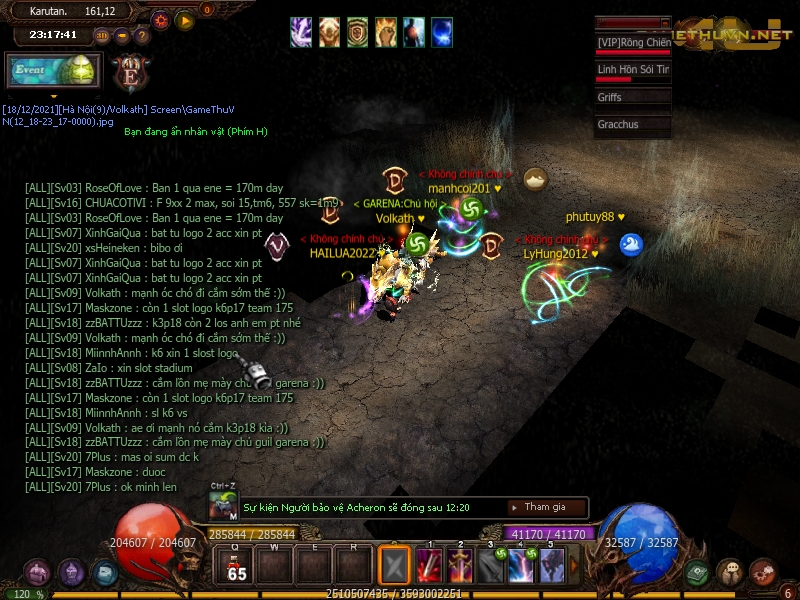Toggle the 3D view button
The height and width of the screenshot is (600, 800).
[102, 36]
